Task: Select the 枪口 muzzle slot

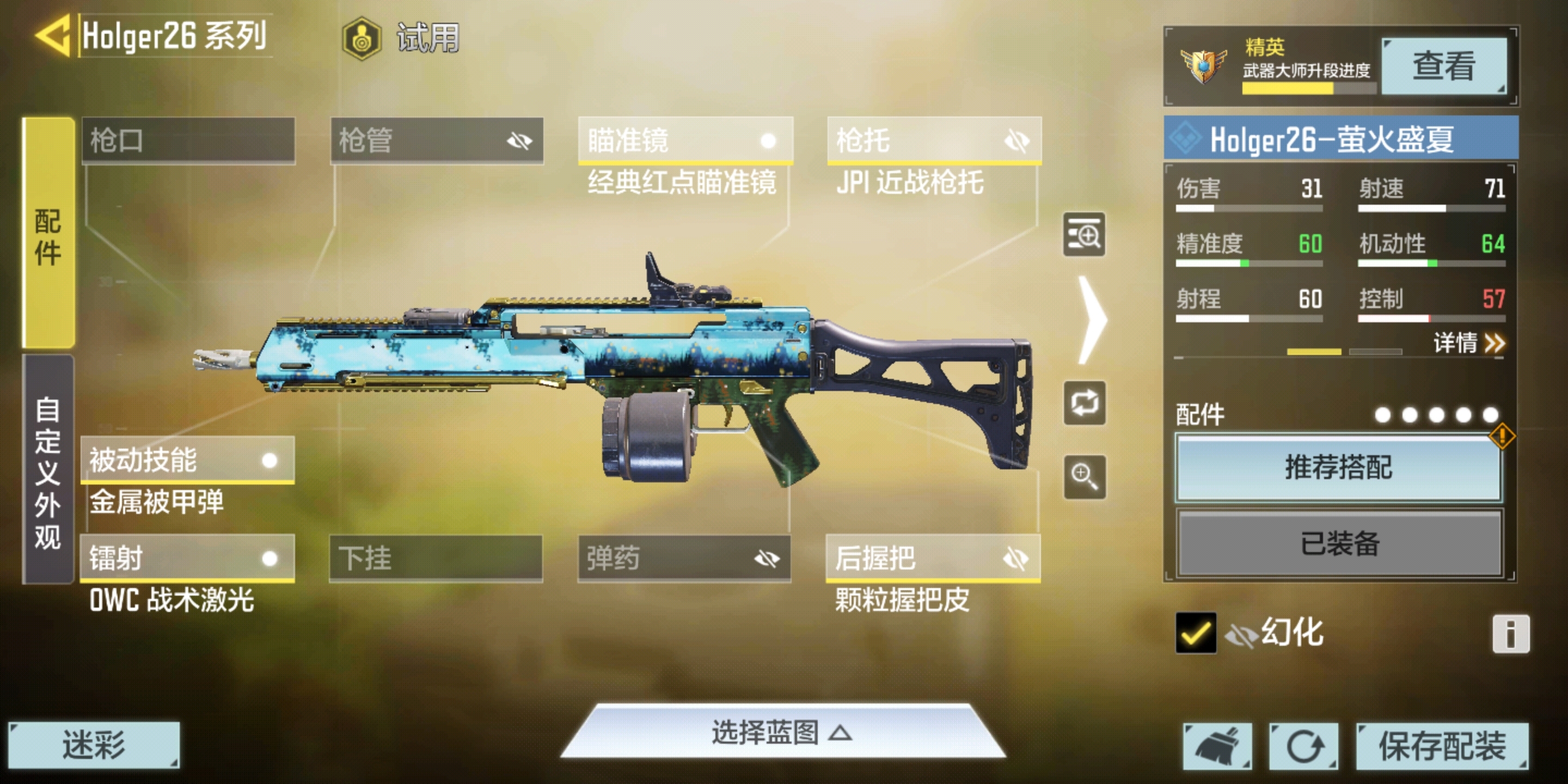Action: coord(188,140)
